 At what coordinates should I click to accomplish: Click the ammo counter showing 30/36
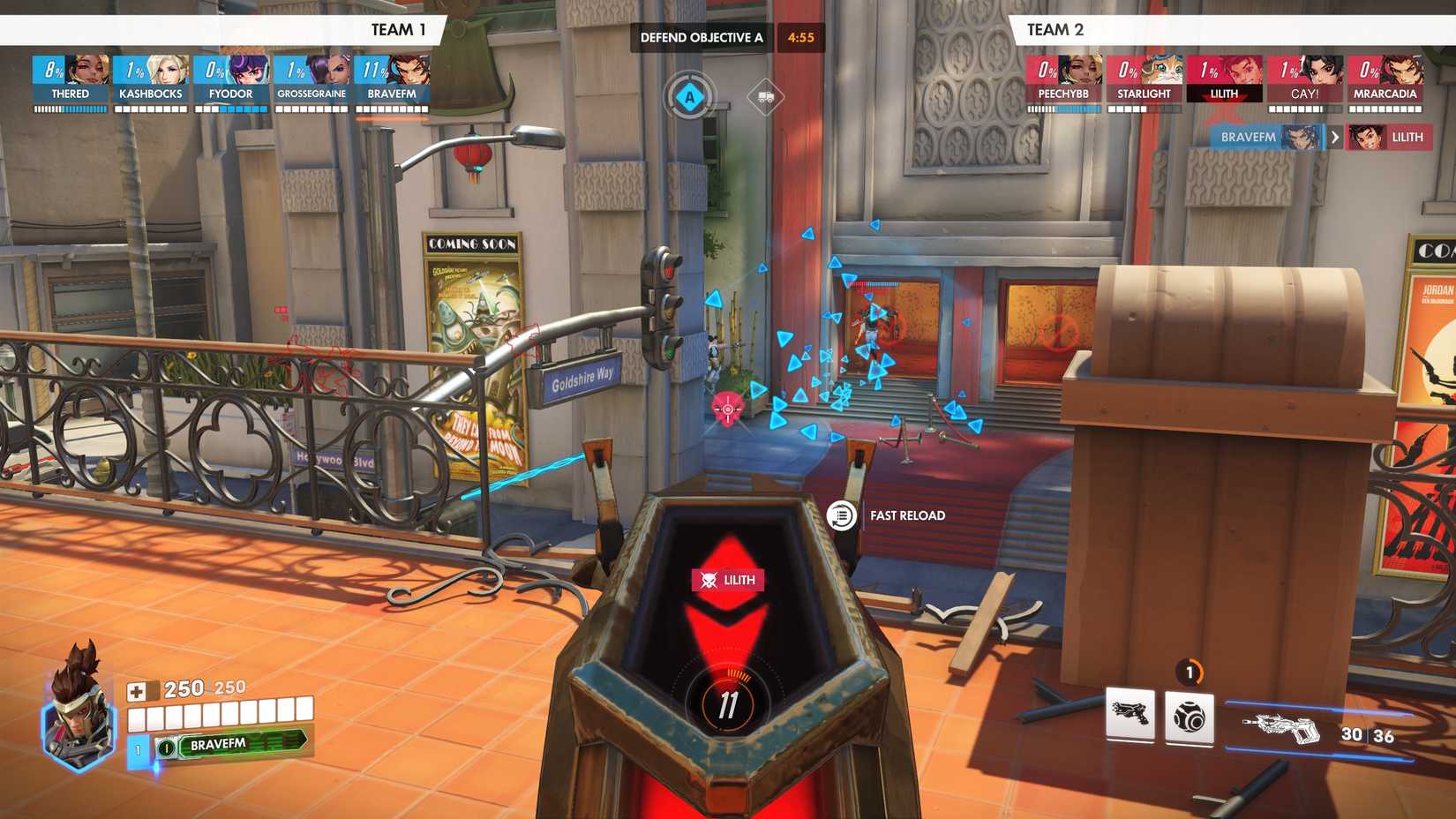1367,734
